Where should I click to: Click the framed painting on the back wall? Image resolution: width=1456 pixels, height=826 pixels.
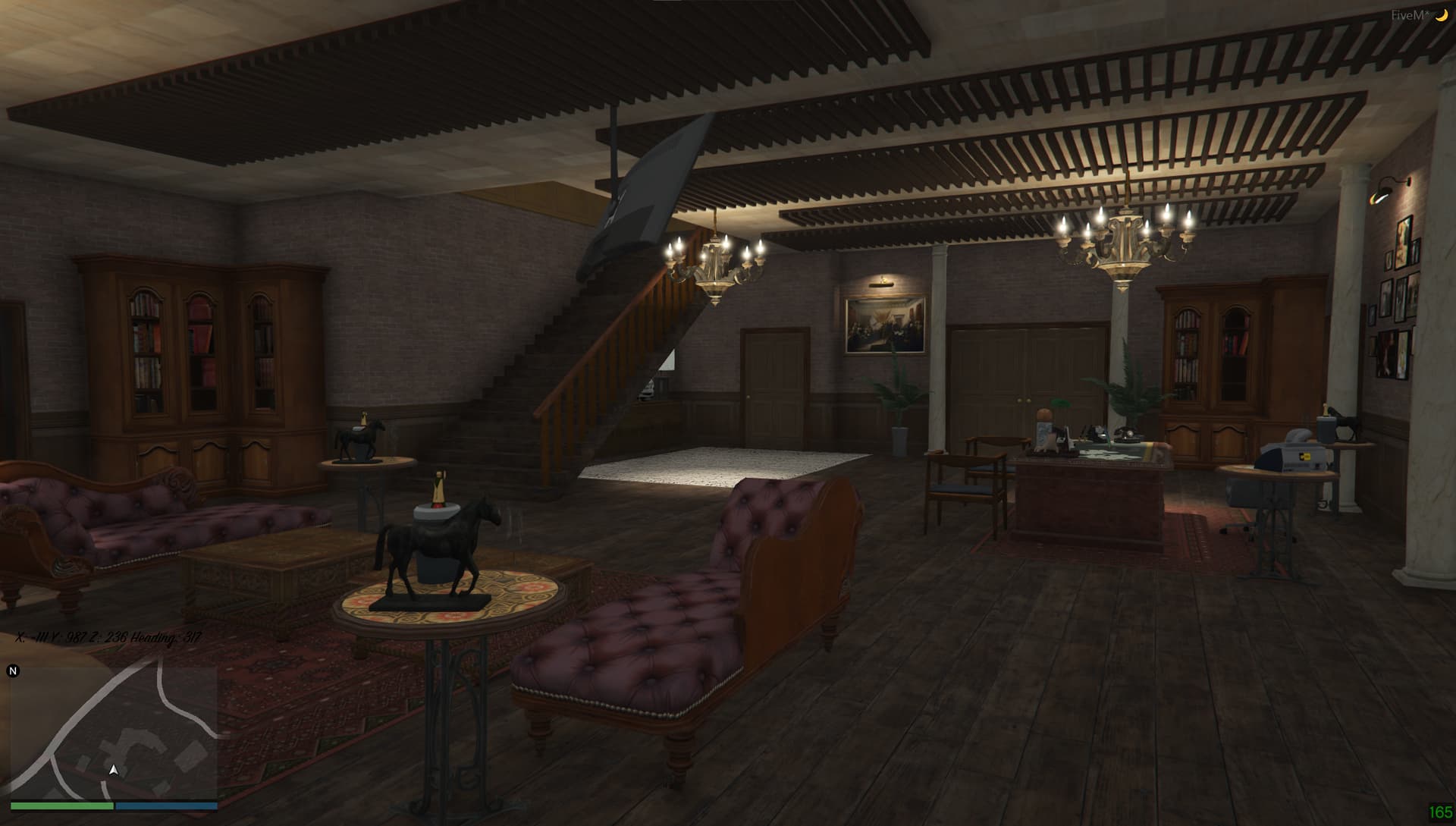pos(884,324)
